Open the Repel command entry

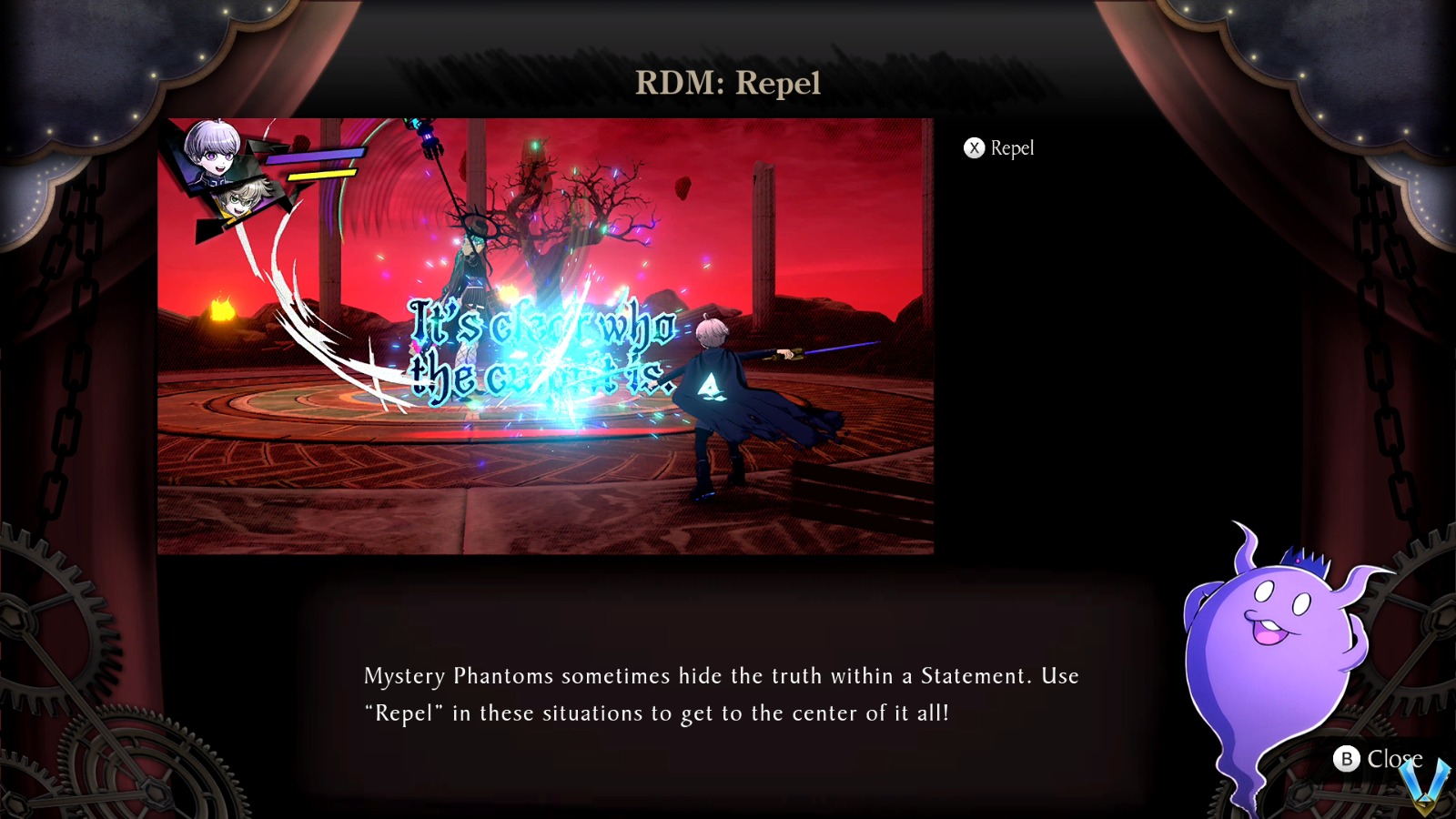click(x=1012, y=147)
